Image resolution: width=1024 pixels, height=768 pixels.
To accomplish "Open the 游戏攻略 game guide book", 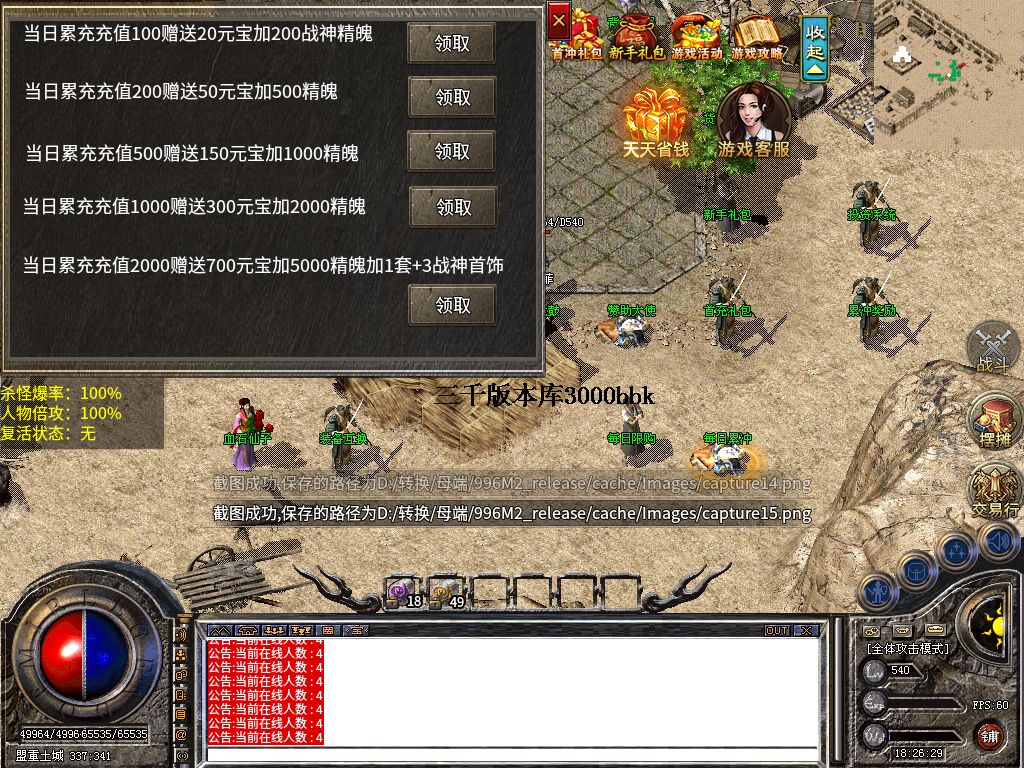I will (757, 34).
